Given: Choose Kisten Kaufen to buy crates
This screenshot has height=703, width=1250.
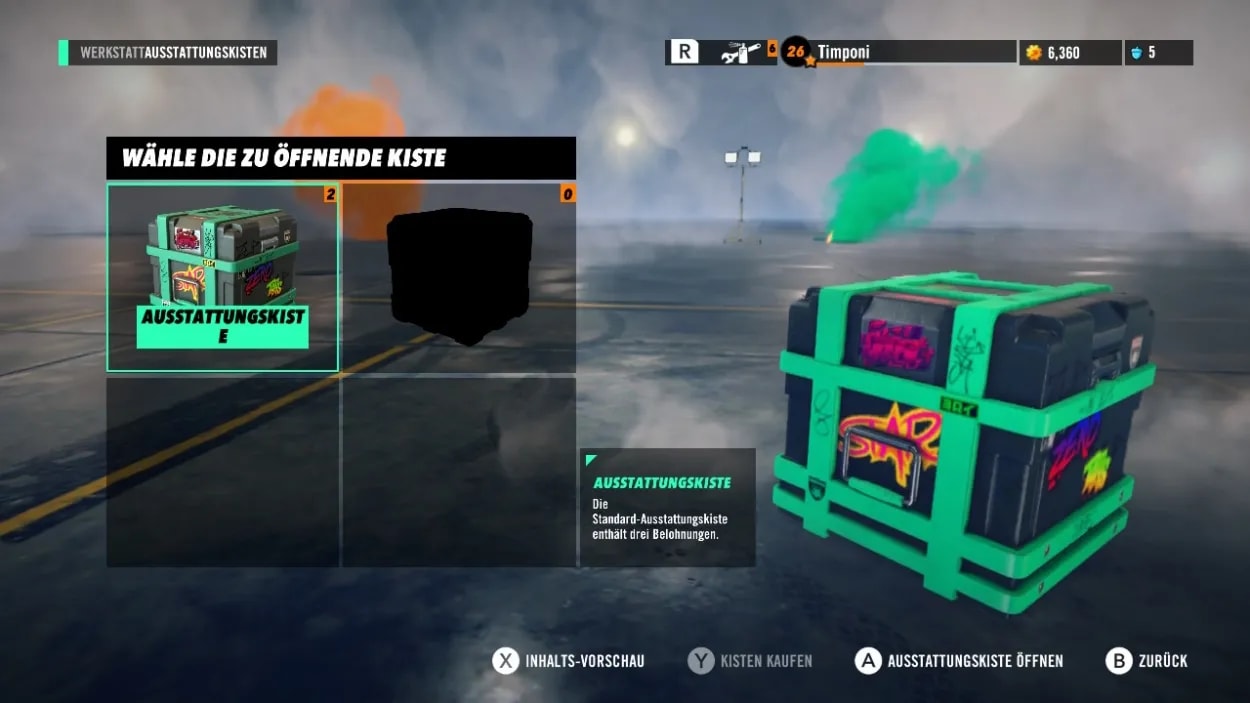Looking at the screenshot, I should pos(750,661).
